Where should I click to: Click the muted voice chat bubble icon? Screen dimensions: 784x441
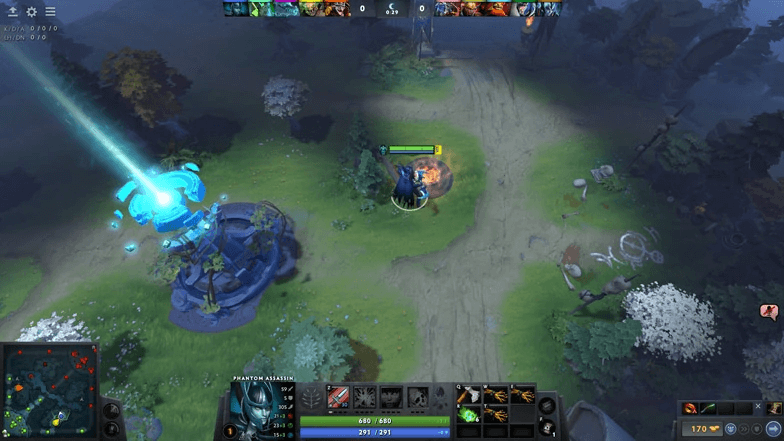click(770, 313)
